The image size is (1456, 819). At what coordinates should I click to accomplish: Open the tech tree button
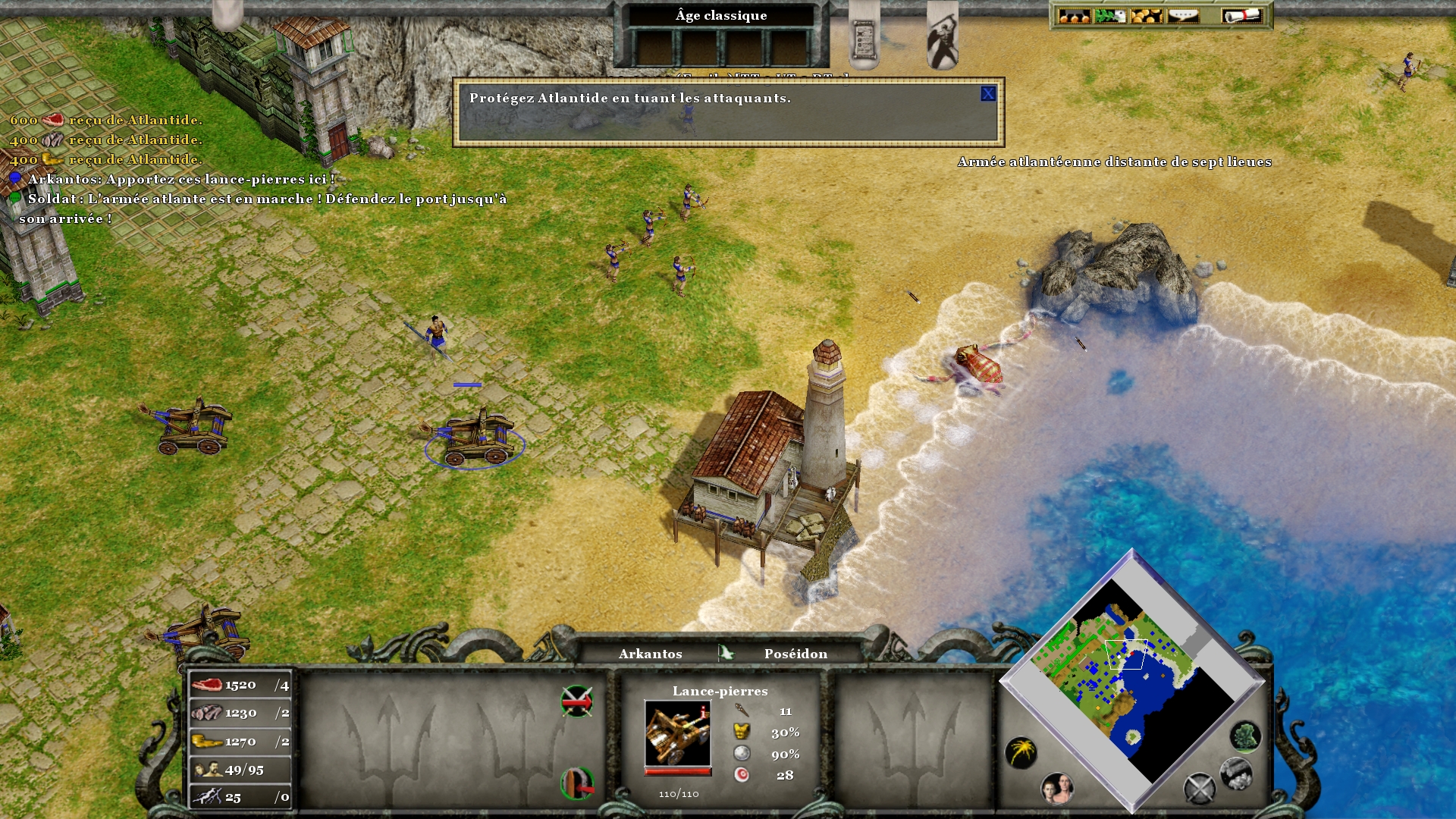(x=1074, y=16)
